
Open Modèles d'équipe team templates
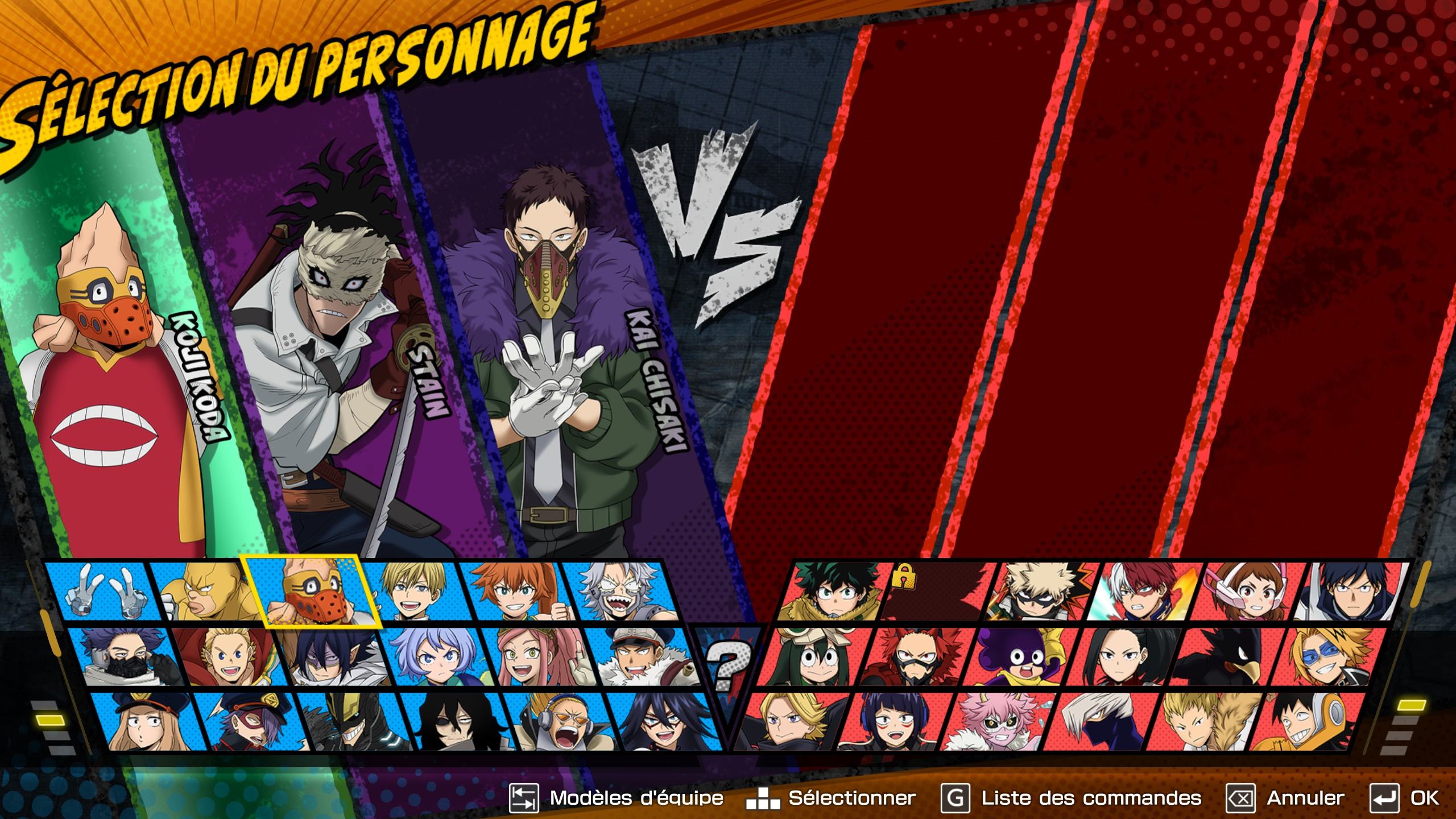point(617,798)
